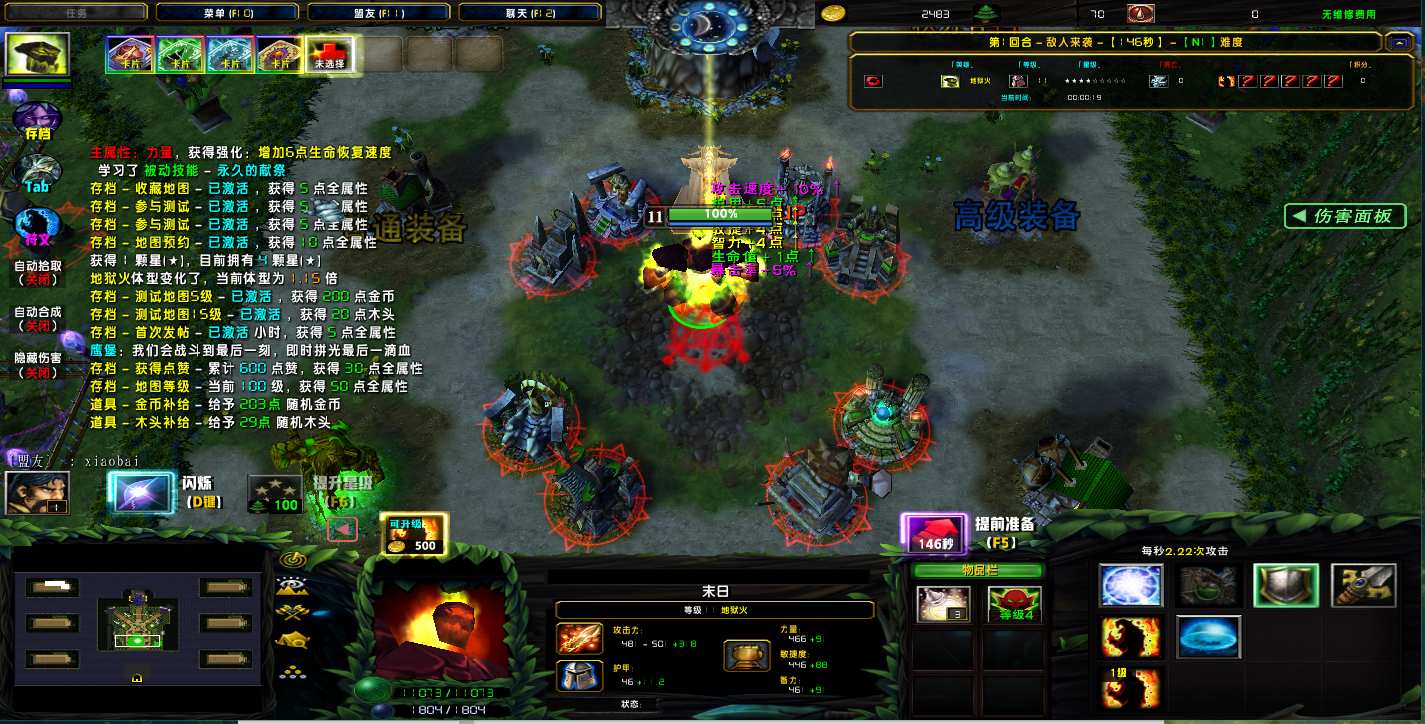Open the 盟友 (F11) allies menu

(x=378, y=13)
